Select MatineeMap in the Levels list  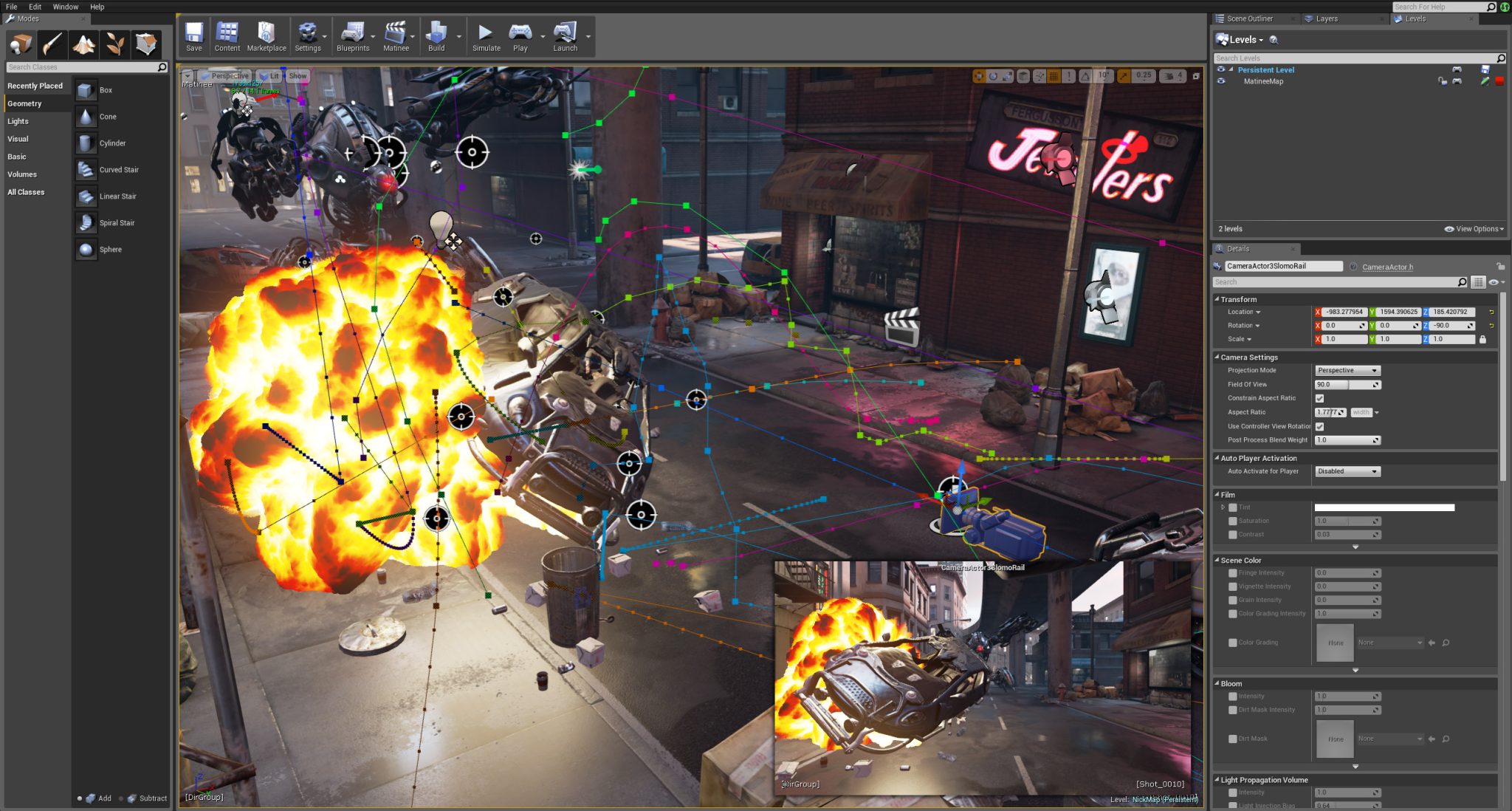tap(1263, 81)
